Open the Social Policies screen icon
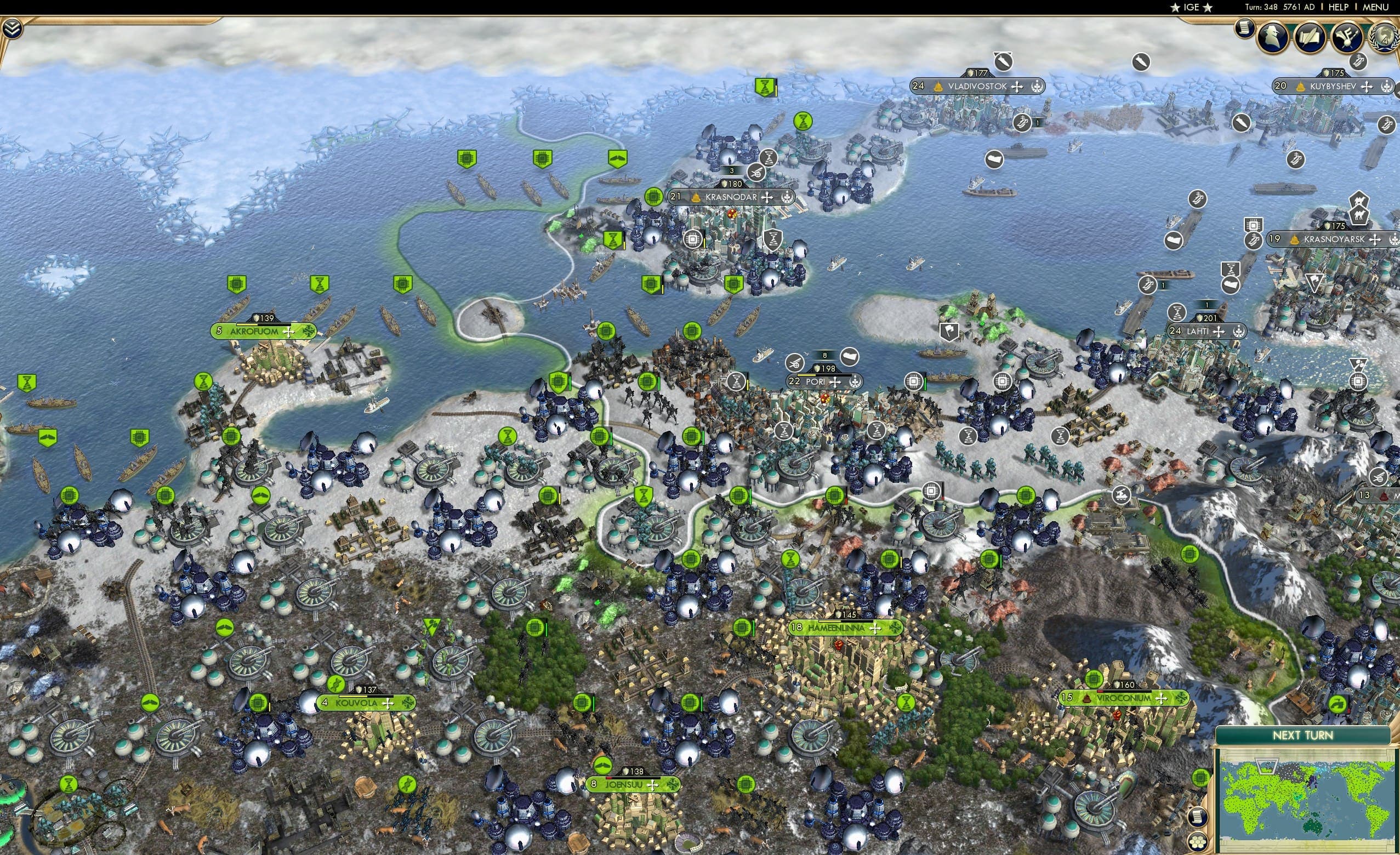The height and width of the screenshot is (855, 1400). 1310,37
